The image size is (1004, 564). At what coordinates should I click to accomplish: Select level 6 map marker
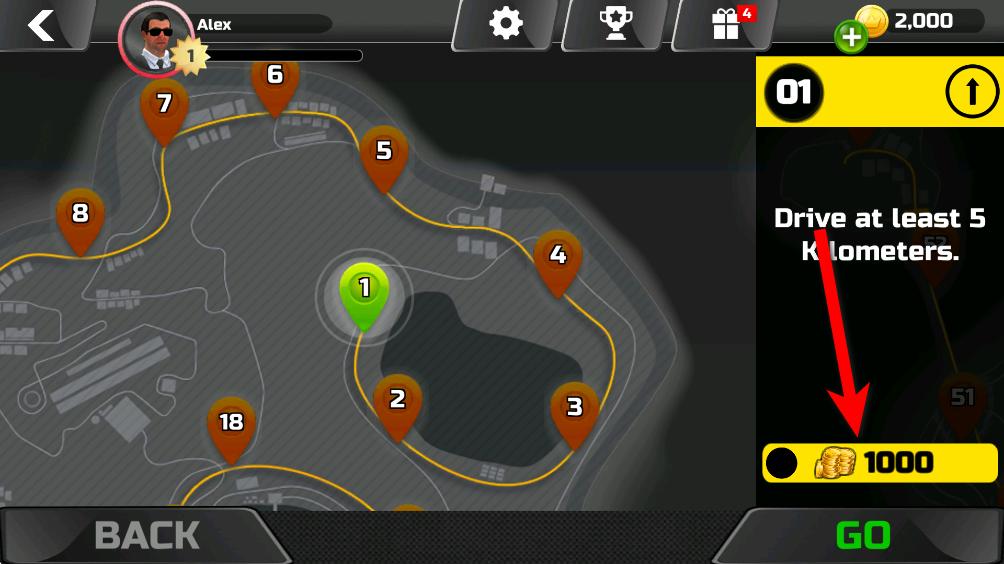[x=275, y=77]
